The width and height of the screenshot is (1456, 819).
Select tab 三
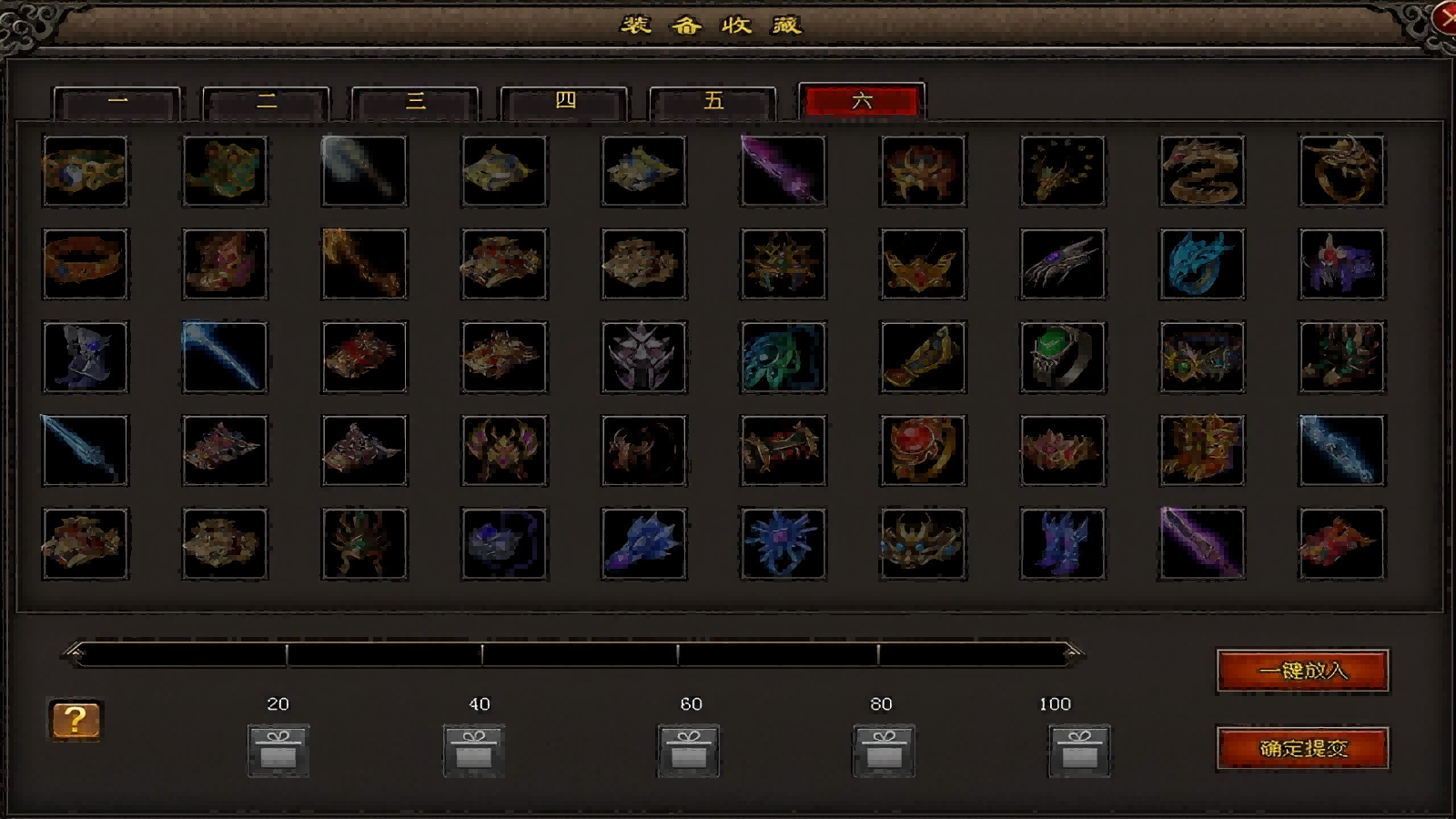(415, 101)
